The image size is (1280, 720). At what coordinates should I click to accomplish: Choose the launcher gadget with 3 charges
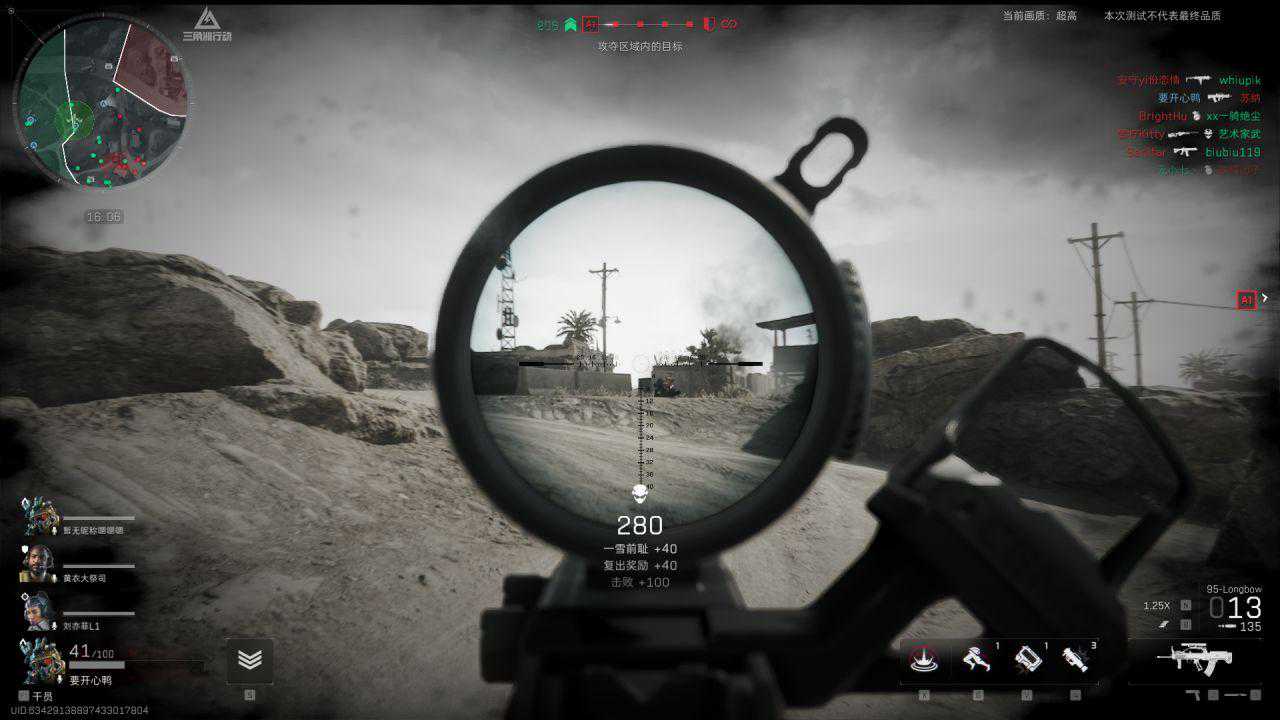(x=1075, y=661)
